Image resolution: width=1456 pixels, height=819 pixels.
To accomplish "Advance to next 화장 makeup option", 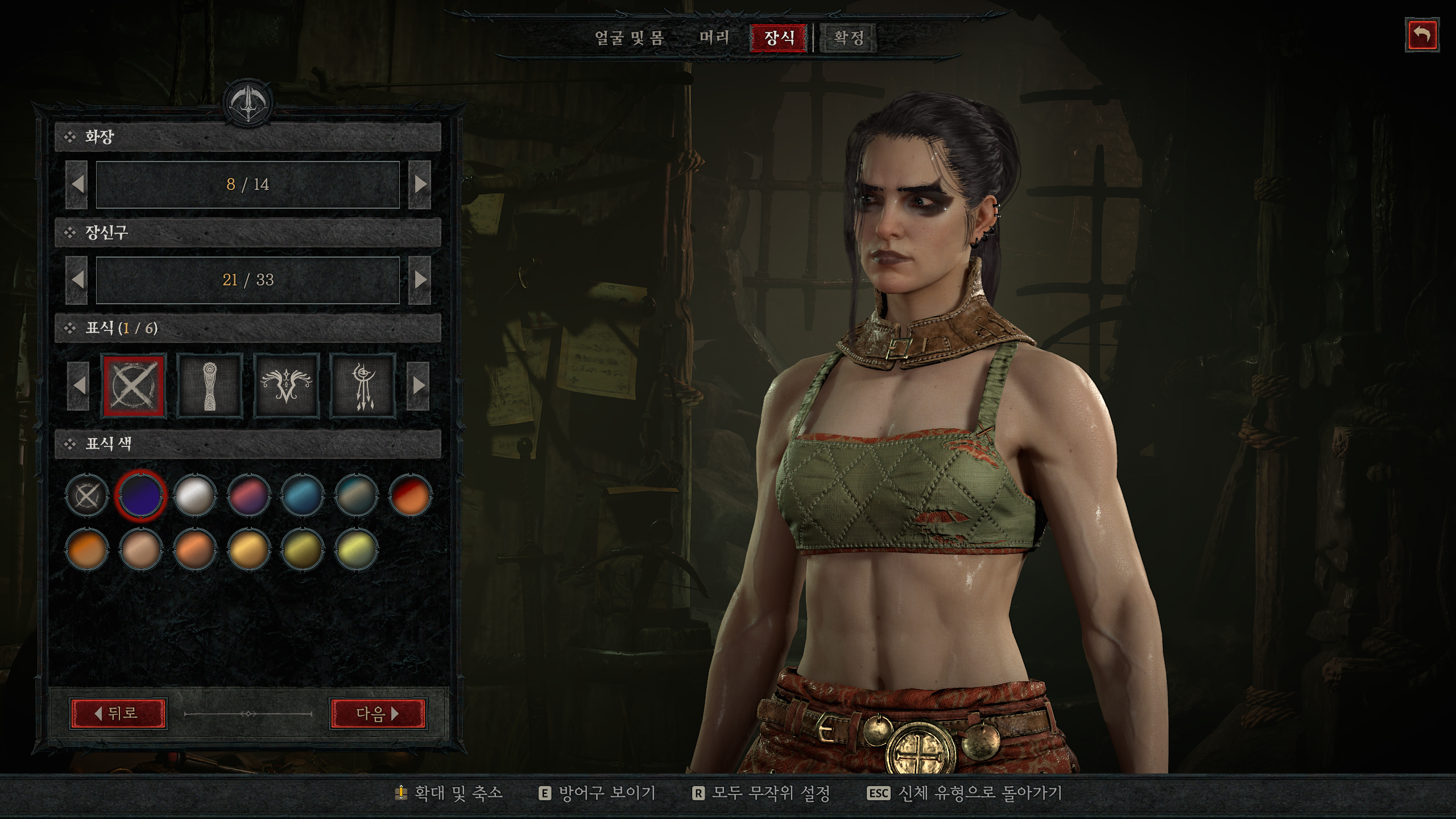I will click(420, 184).
